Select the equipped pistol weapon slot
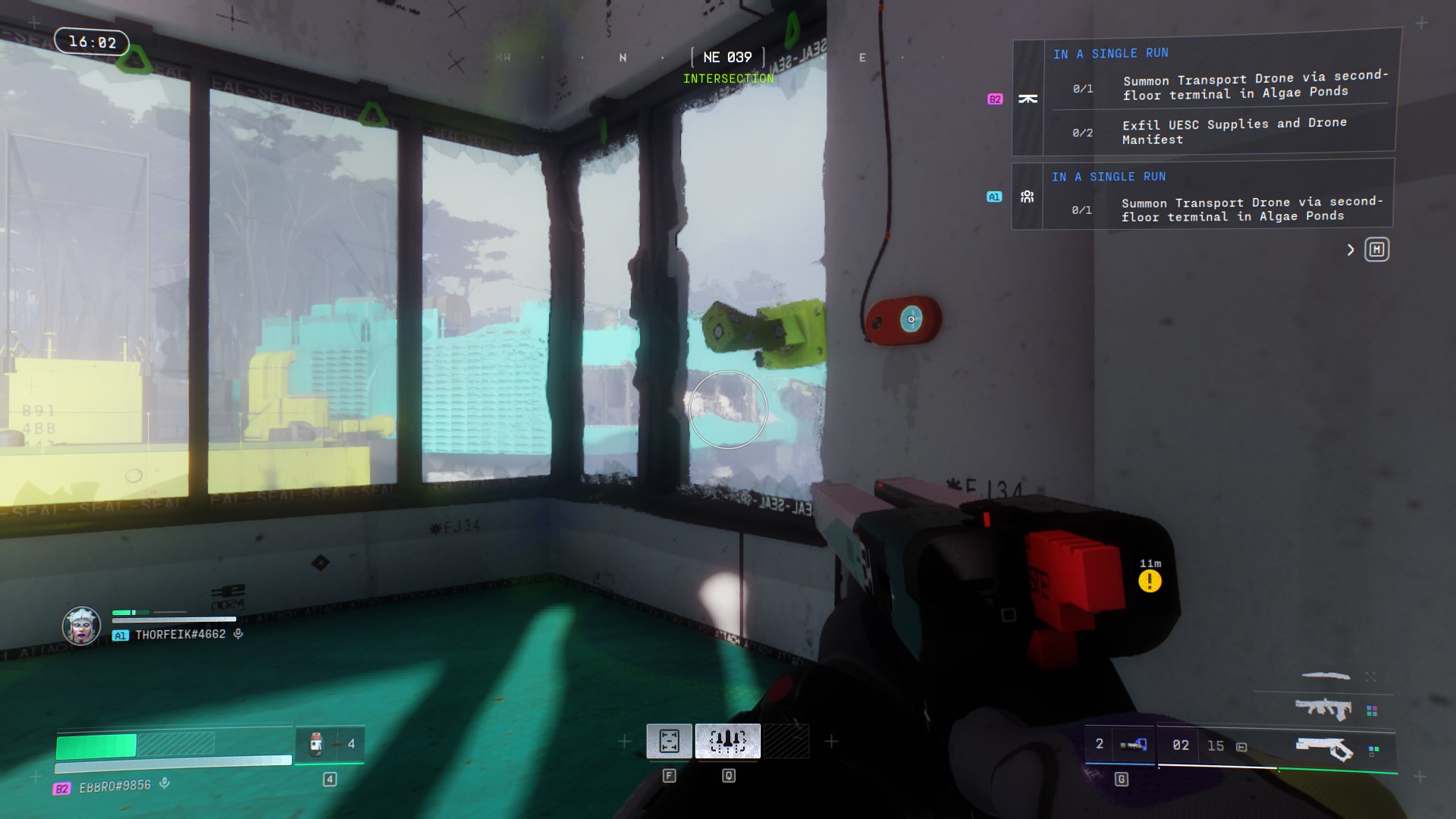This screenshot has width=1456, height=819. (1323, 749)
